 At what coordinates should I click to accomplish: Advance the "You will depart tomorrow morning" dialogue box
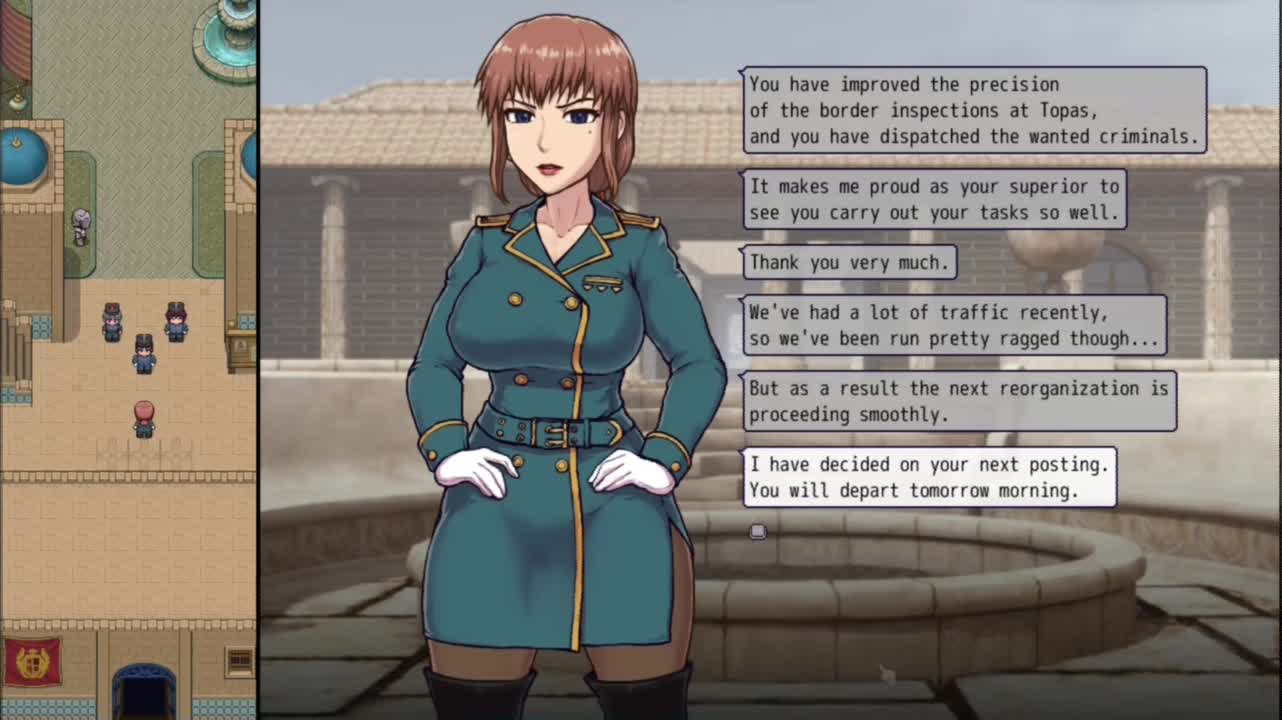[929, 477]
